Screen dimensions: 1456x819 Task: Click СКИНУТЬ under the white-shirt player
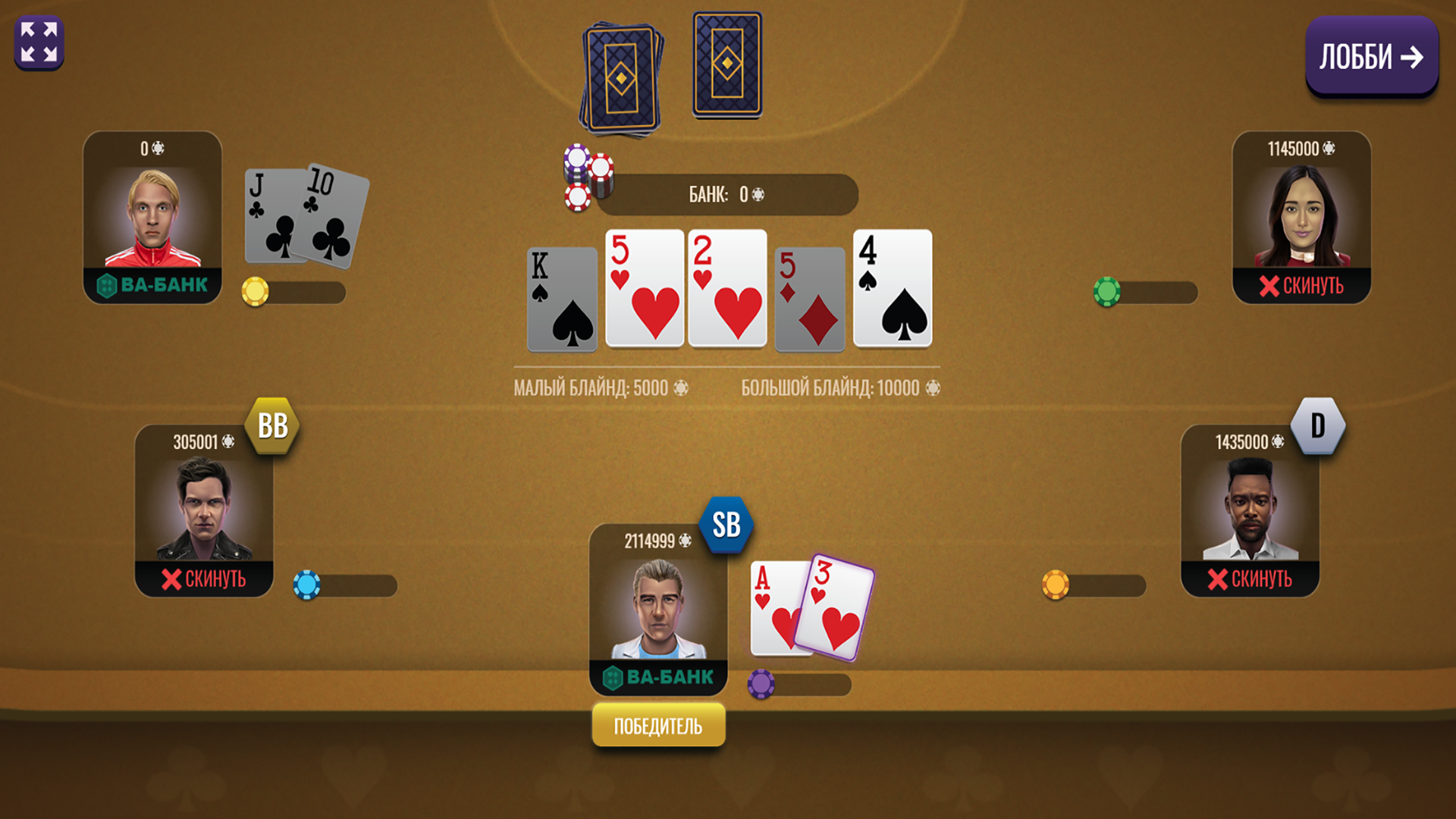pyautogui.click(x=1251, y=579)
